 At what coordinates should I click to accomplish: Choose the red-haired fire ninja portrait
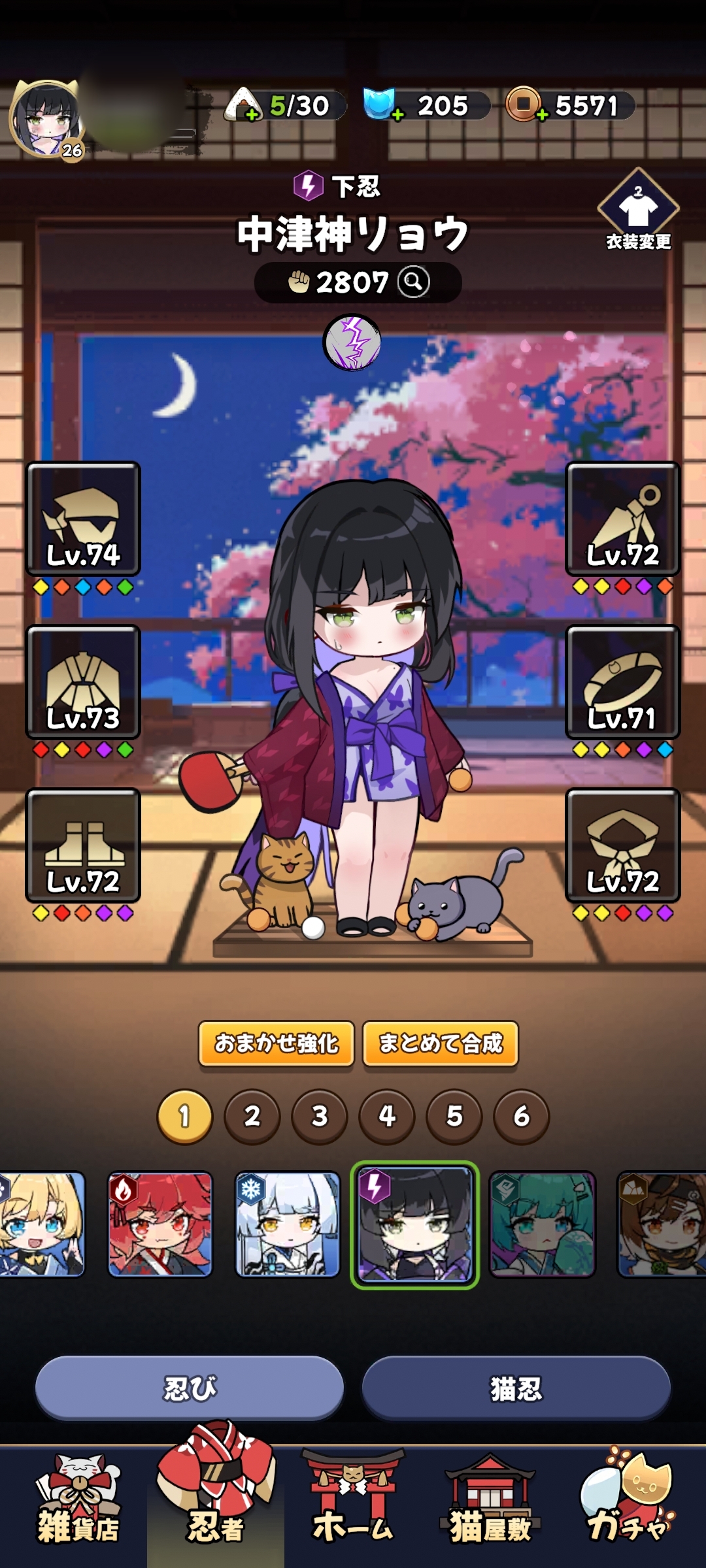160,1224
